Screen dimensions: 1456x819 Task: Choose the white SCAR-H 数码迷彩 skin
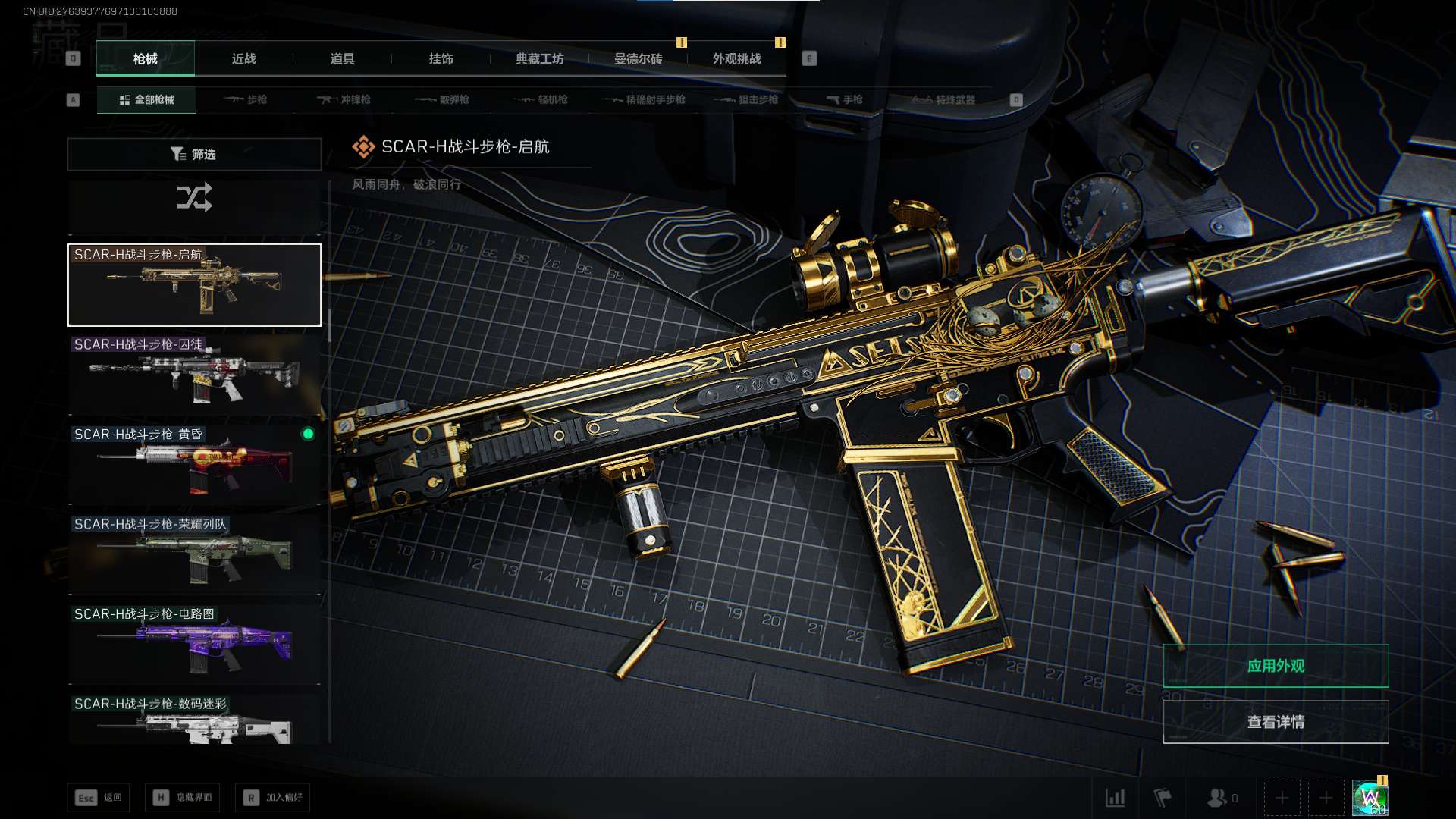click(x=194, y=720)
